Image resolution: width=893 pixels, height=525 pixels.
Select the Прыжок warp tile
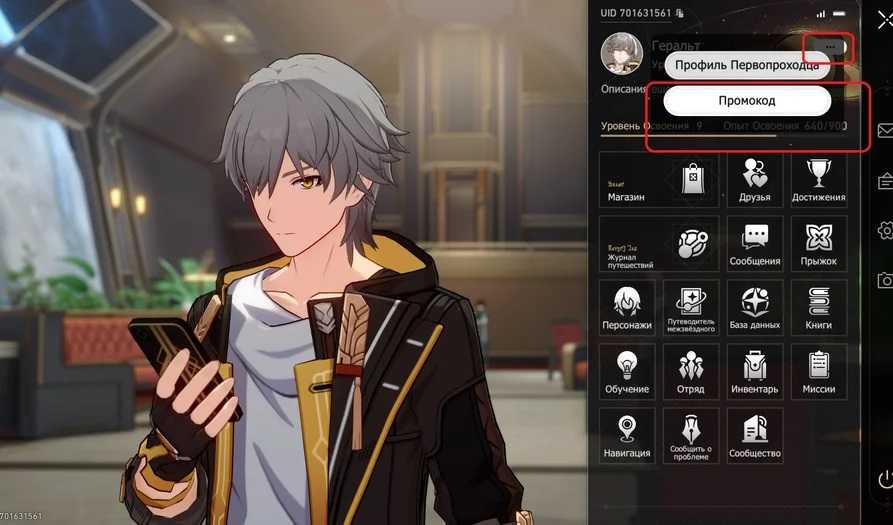(x=818, y=244)
